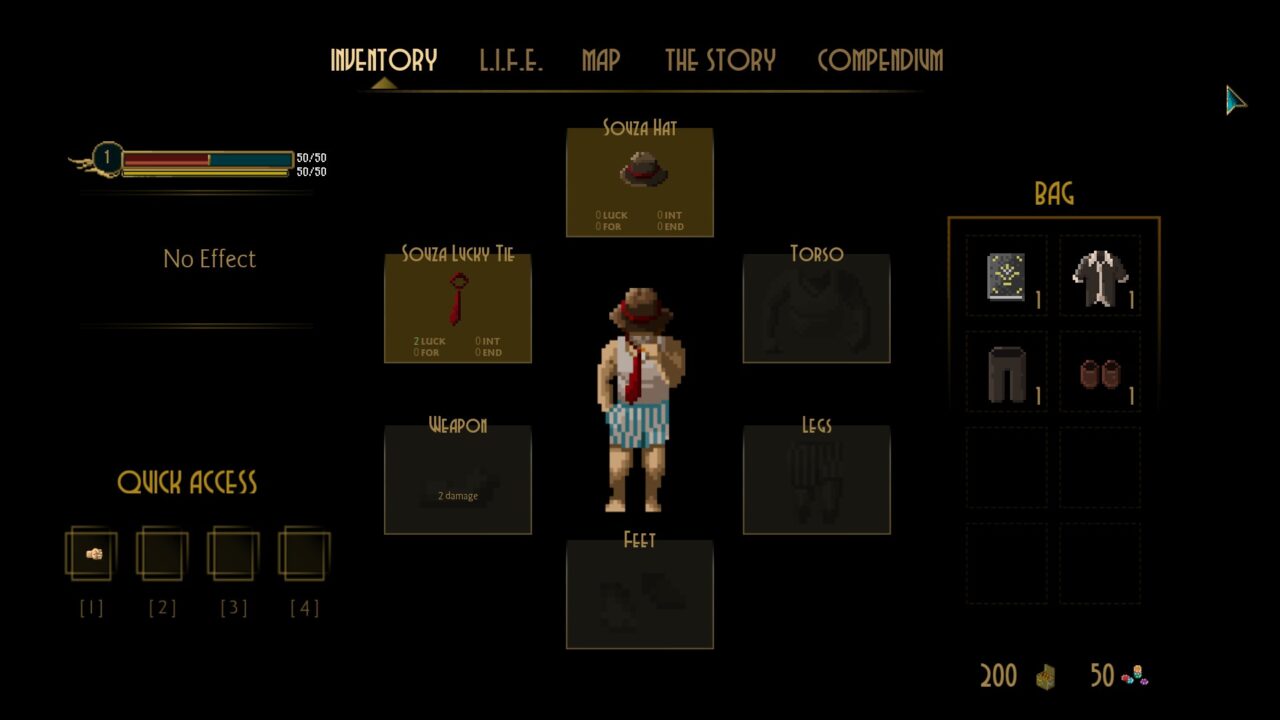Select the equipped Souza Hat slot
The width and height of the screenshot is (1280, 720).
[640, 182]
